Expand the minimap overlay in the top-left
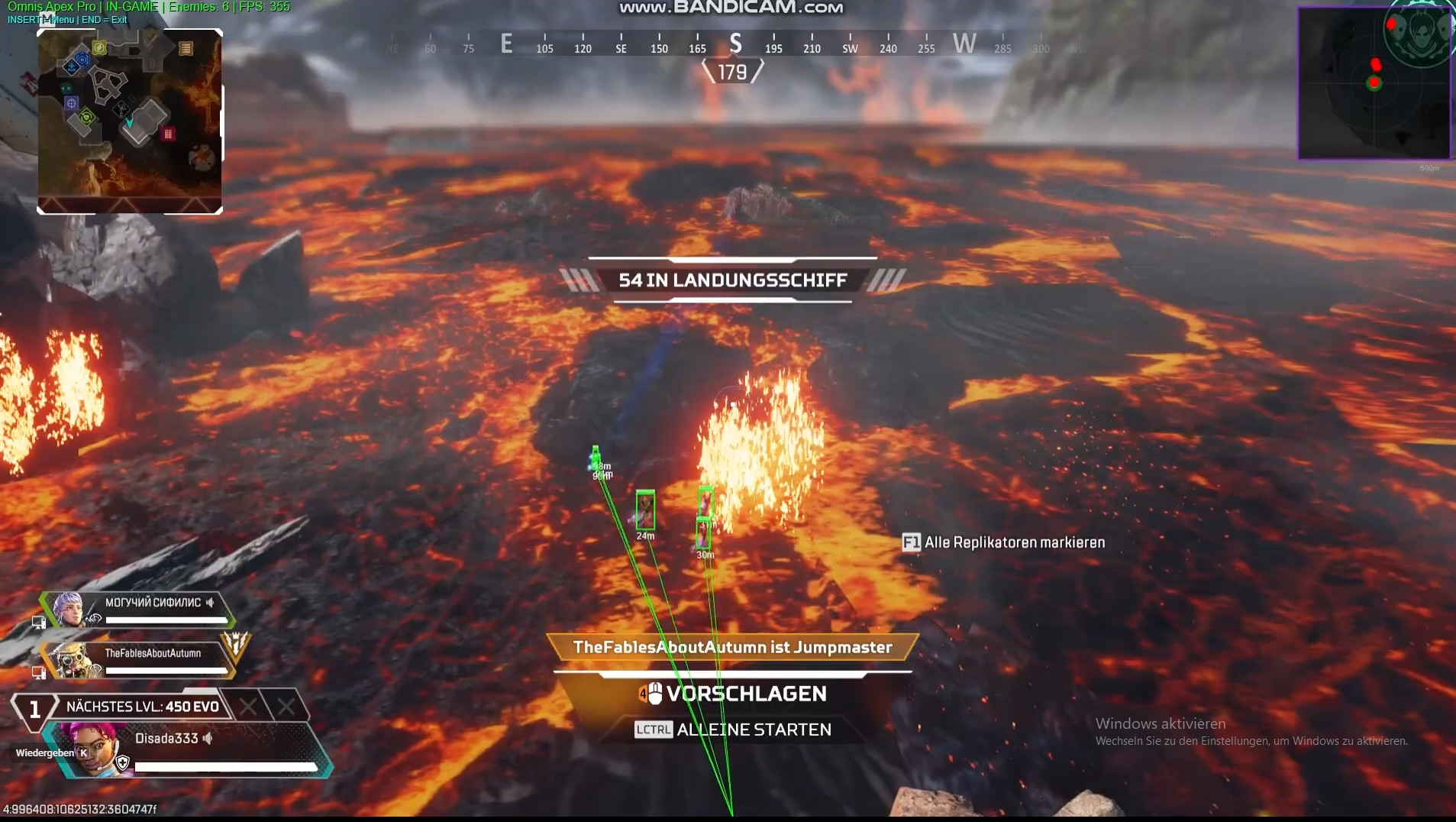Viewport: 1456px width, 822px height. [x=128, y=120]
